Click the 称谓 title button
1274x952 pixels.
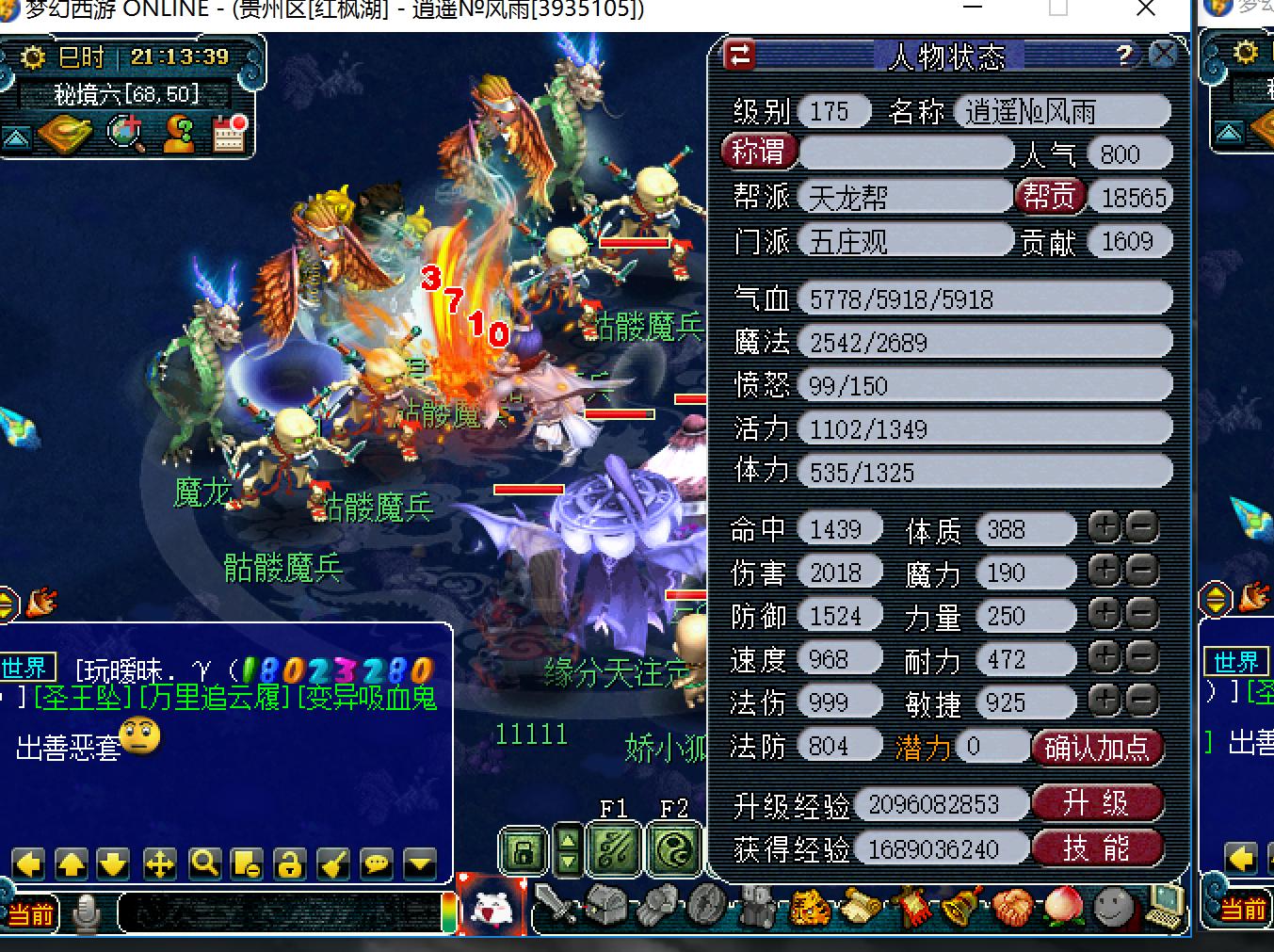[760, 153]
